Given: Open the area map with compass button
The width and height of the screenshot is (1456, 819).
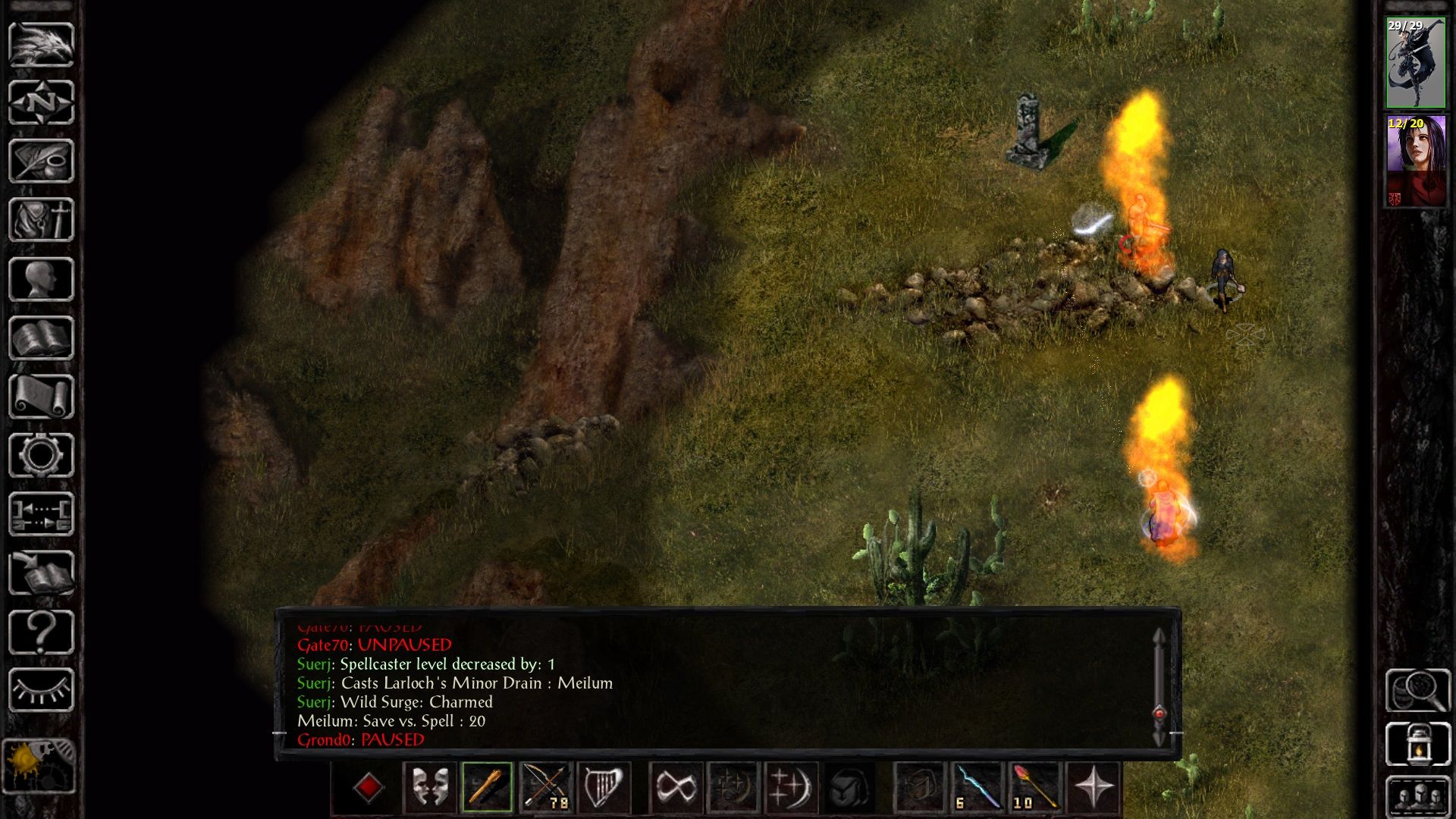Looking at the screenshot, I should pyautogui.click(x=41, y=102).
